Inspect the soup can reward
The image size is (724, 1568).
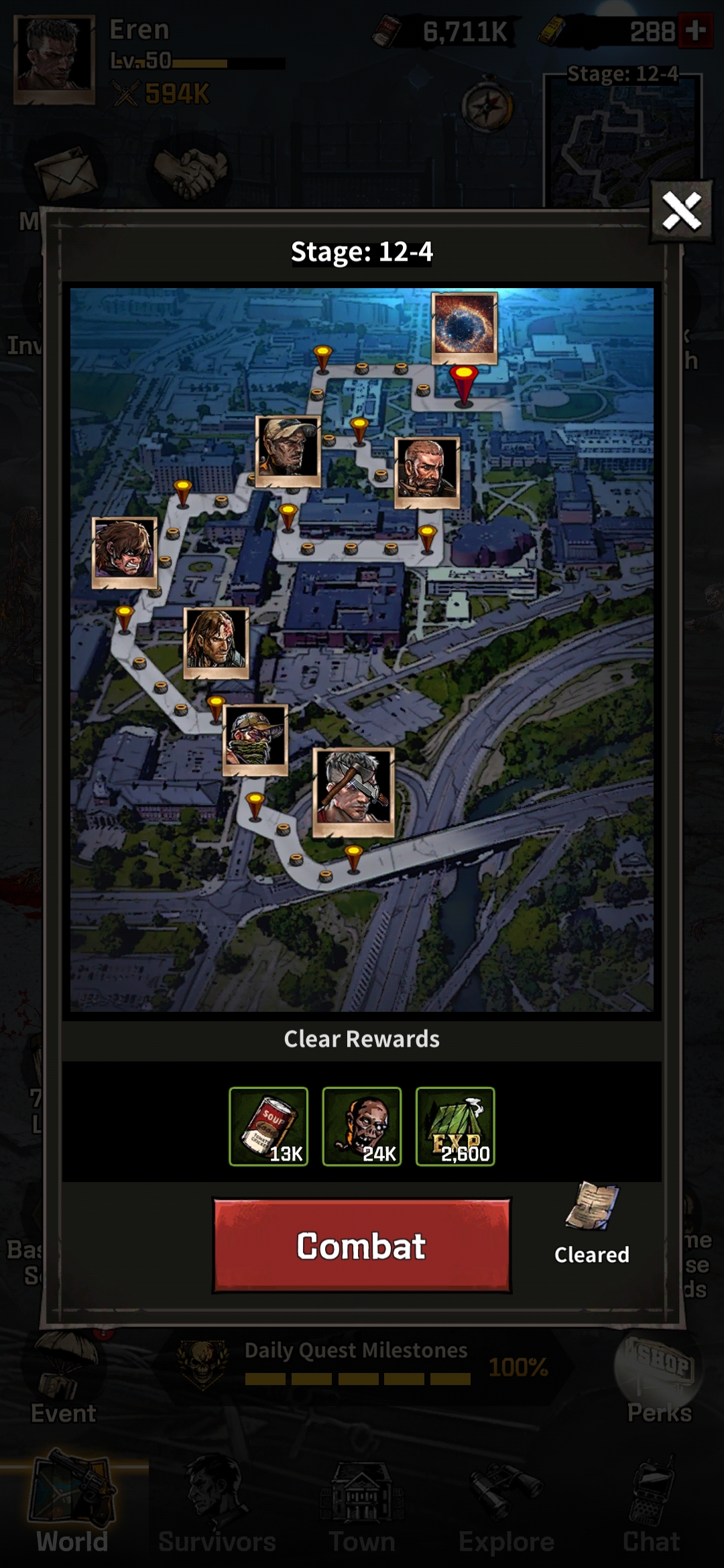(x=268, y=1126)
